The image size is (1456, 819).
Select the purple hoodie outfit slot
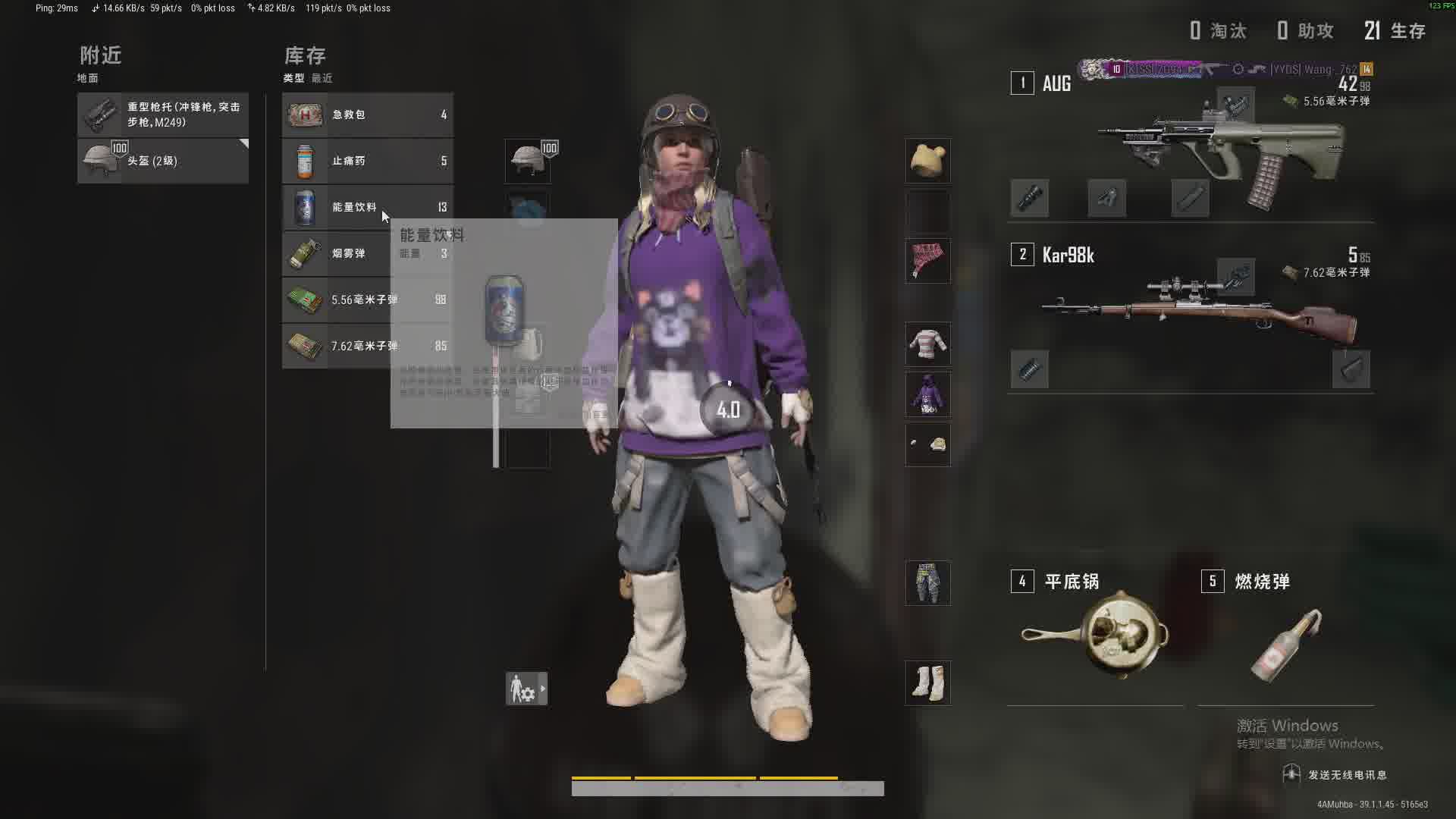[x=927, y=394]
